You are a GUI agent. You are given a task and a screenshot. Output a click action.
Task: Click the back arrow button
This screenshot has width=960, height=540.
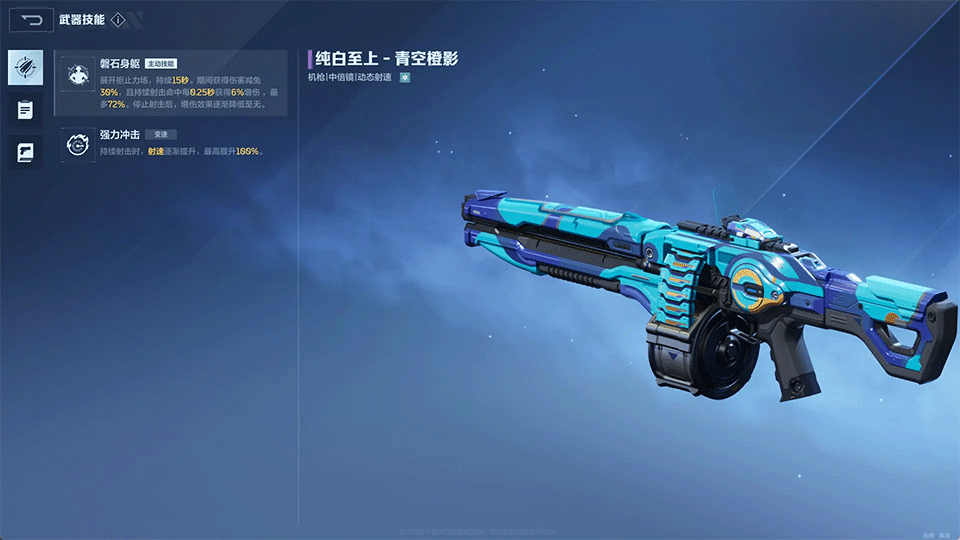(x=32, y=19)
